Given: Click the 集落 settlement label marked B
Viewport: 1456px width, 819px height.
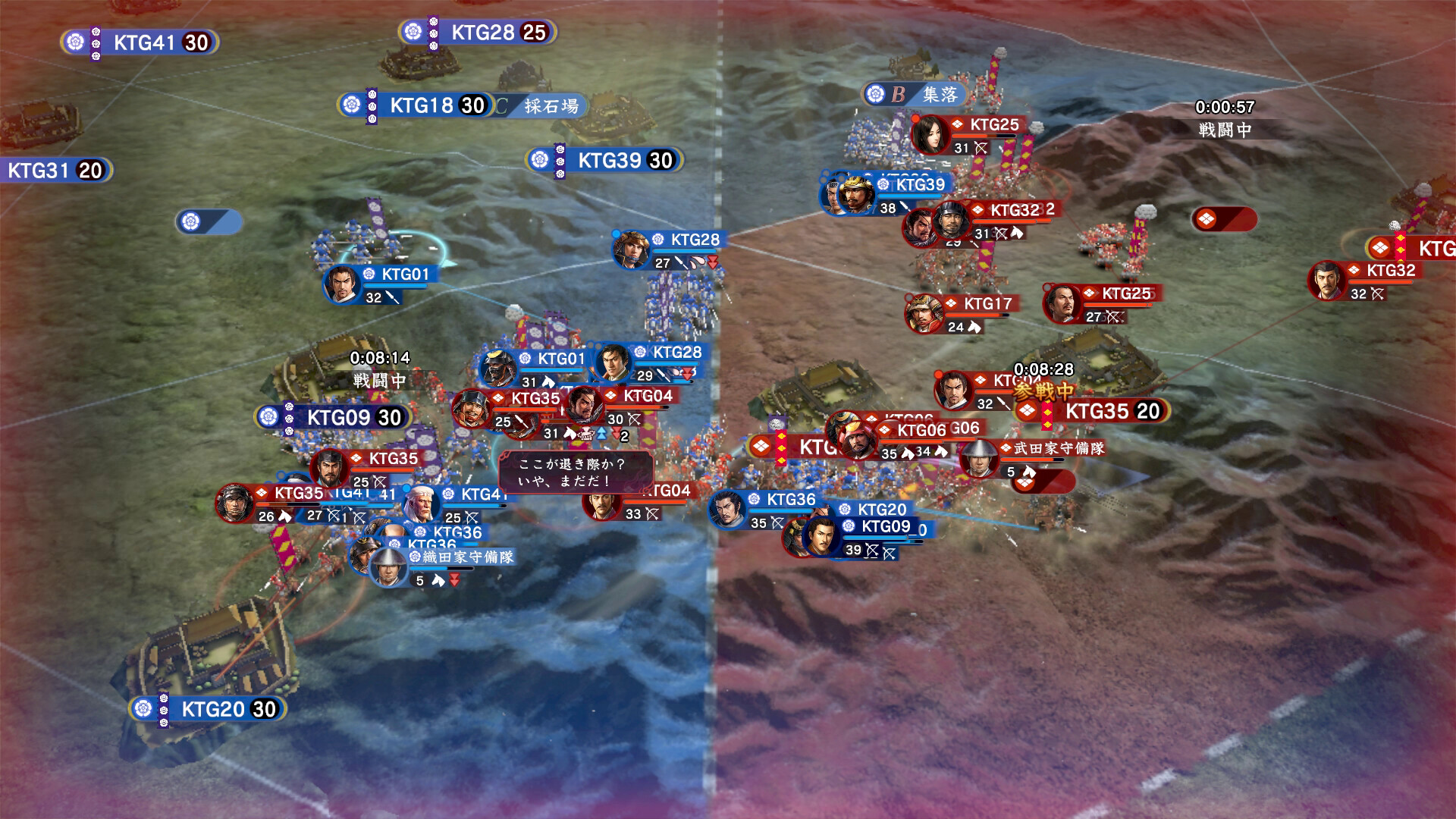Looking at the screenshot, I should [940, 94].
